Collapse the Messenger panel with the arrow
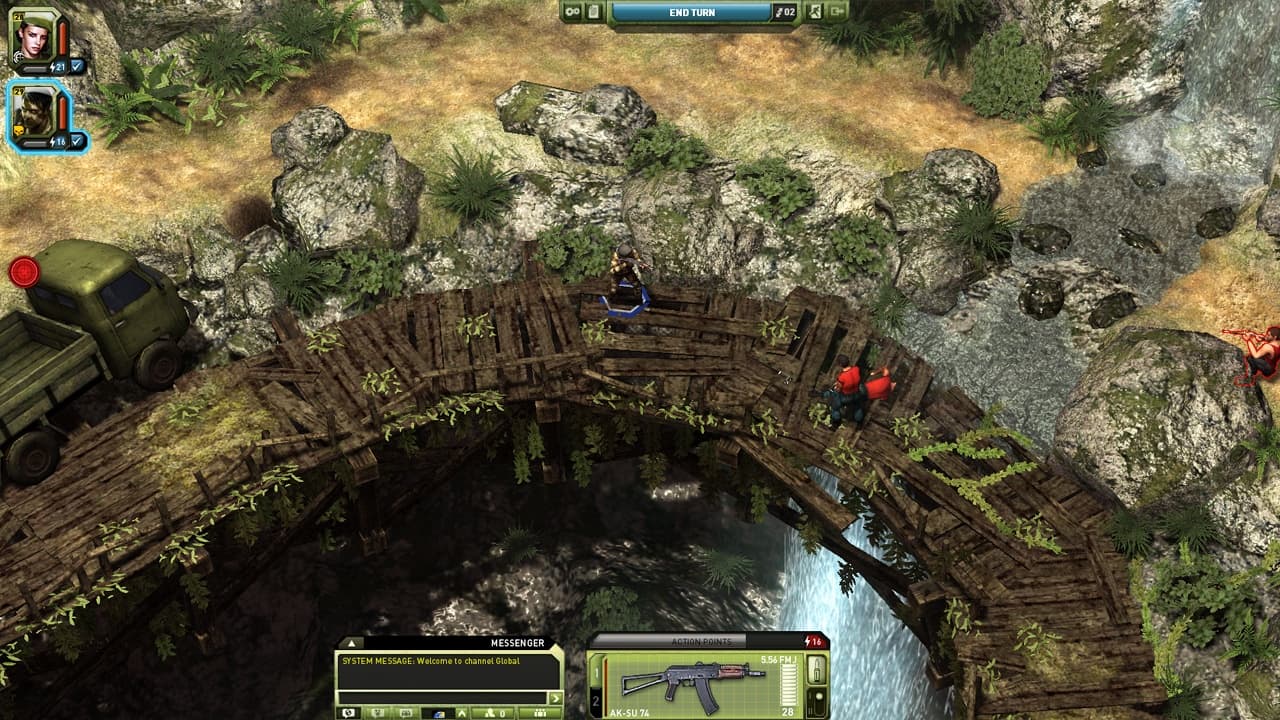The image size is (1280, 720). [x=351, y=643]
